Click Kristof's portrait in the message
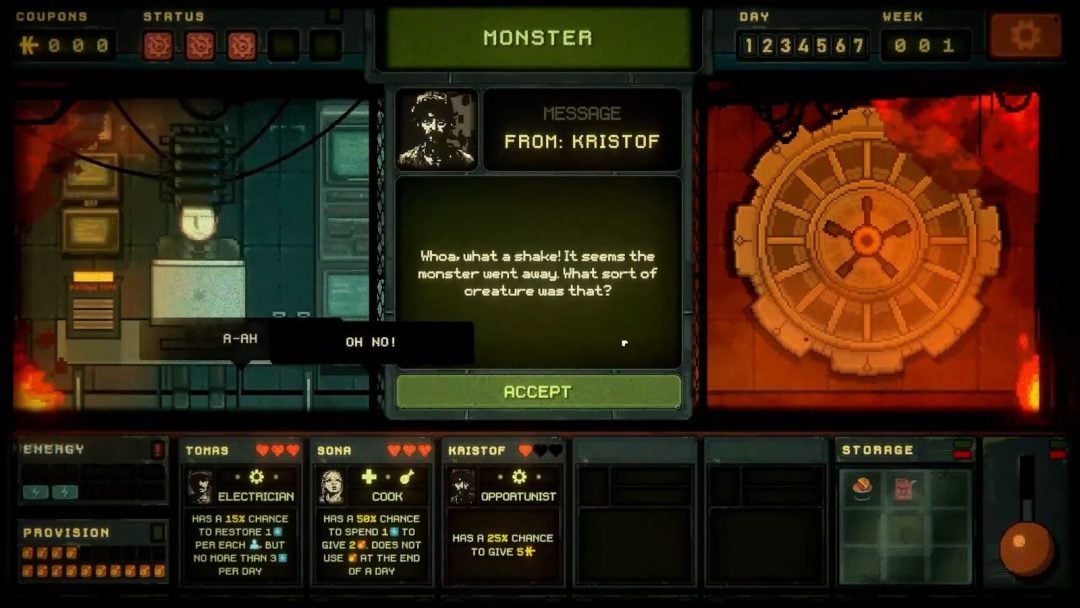This screenshot has width=1080, height=608. pos(437,130)
